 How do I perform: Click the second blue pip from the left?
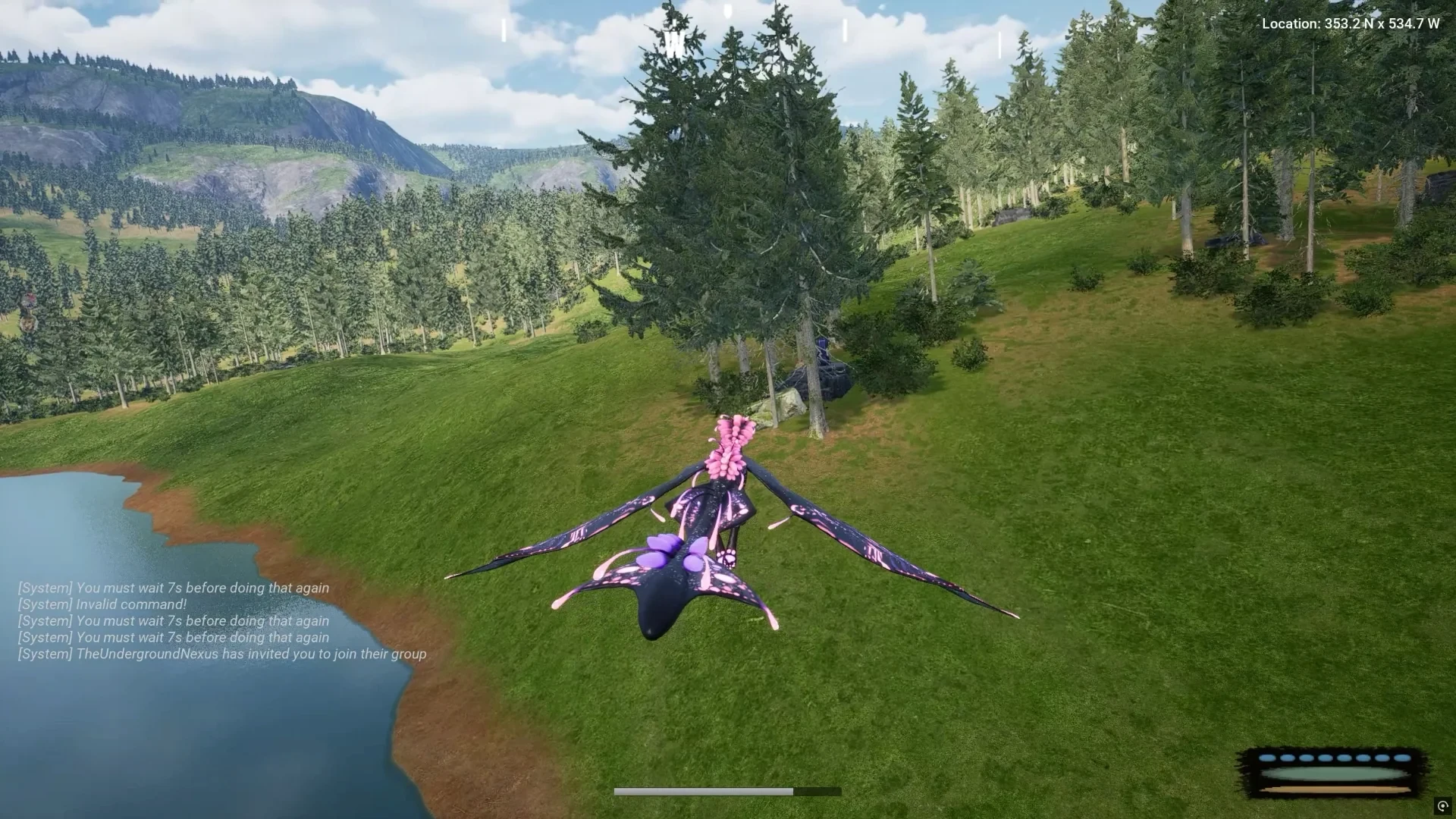pos(1287,758)
